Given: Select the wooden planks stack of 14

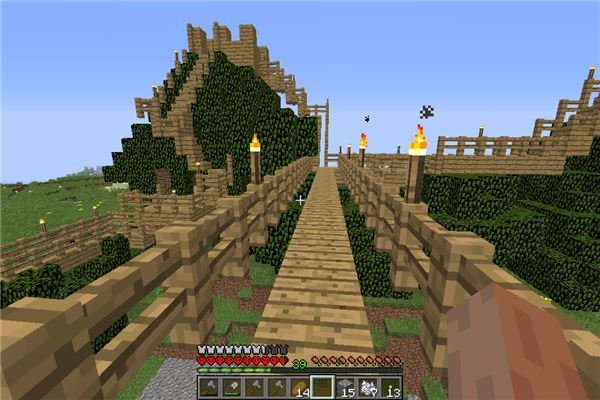Looking at the screenshot, I should 299,387.
